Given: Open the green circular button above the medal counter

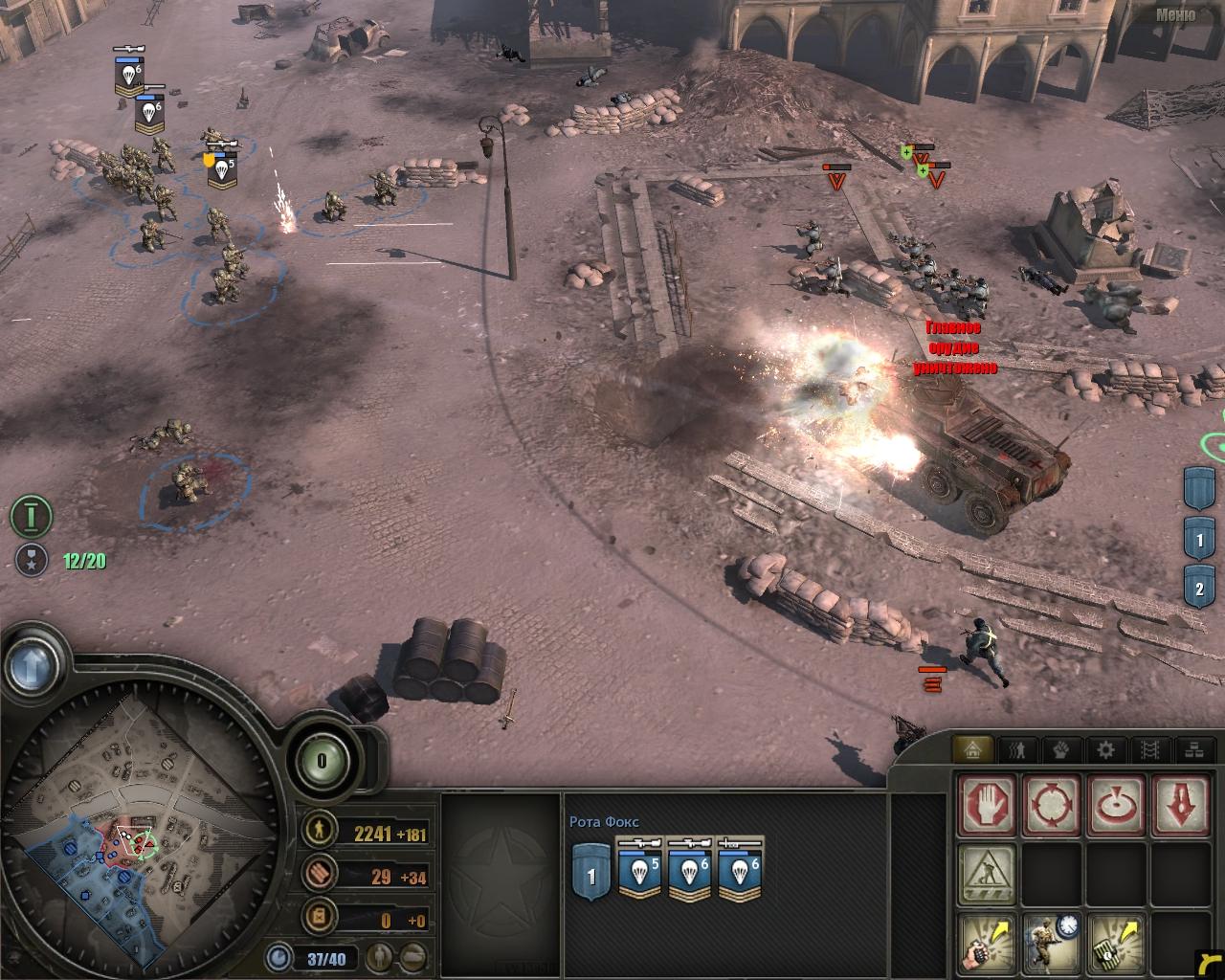Looking at the screenshot, I should click(31, 517).
